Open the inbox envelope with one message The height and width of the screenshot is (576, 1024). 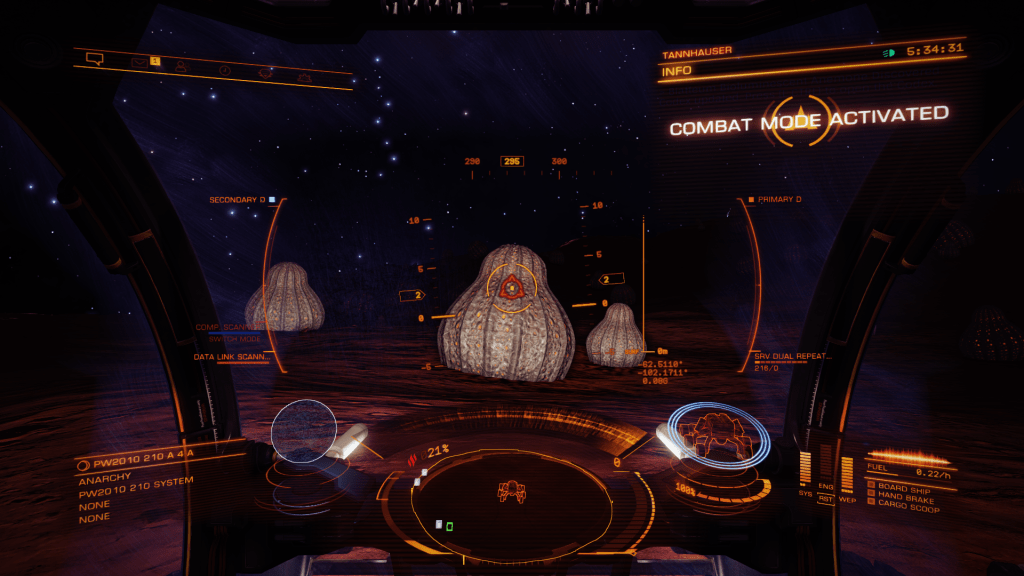point(139,62)
